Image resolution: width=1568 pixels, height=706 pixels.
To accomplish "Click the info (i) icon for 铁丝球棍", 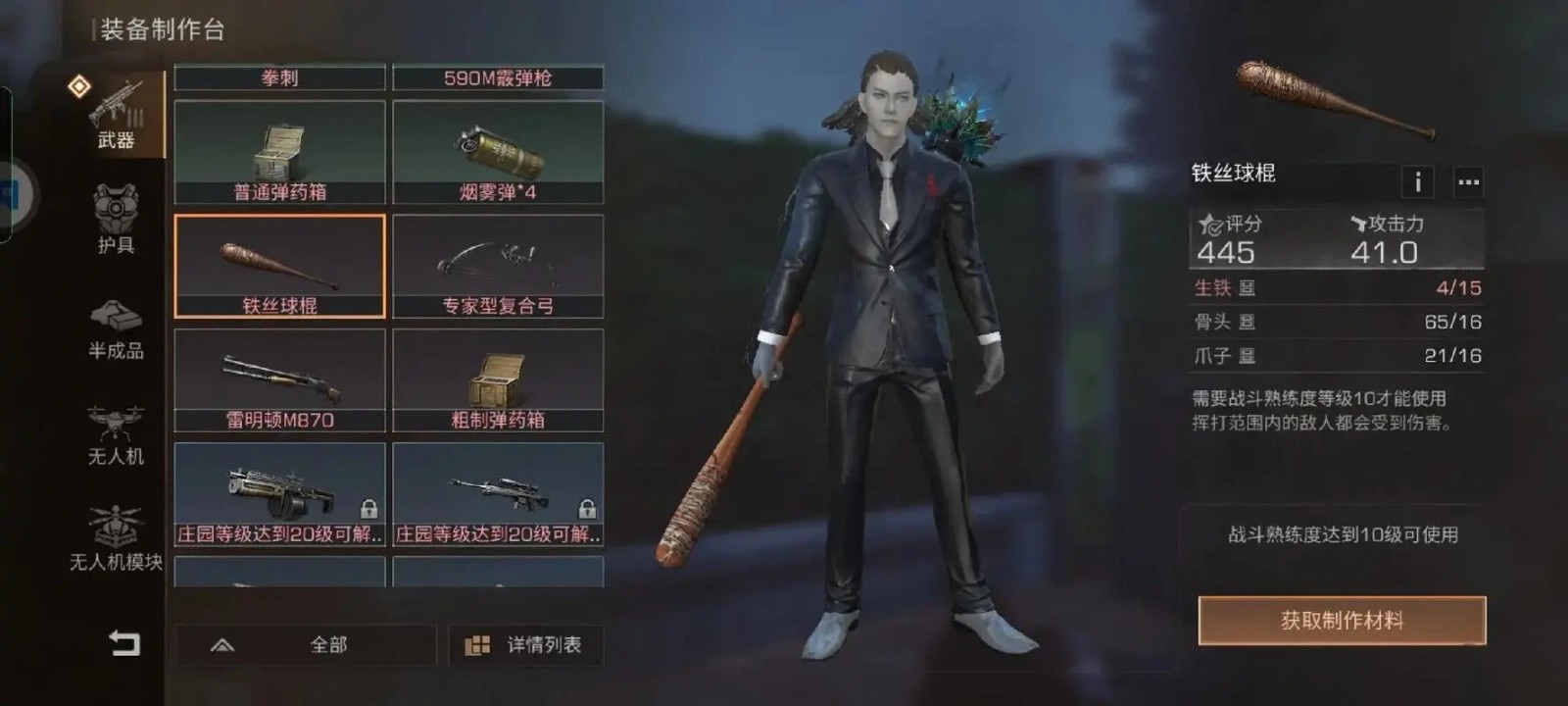I will tap(1418, 181).
